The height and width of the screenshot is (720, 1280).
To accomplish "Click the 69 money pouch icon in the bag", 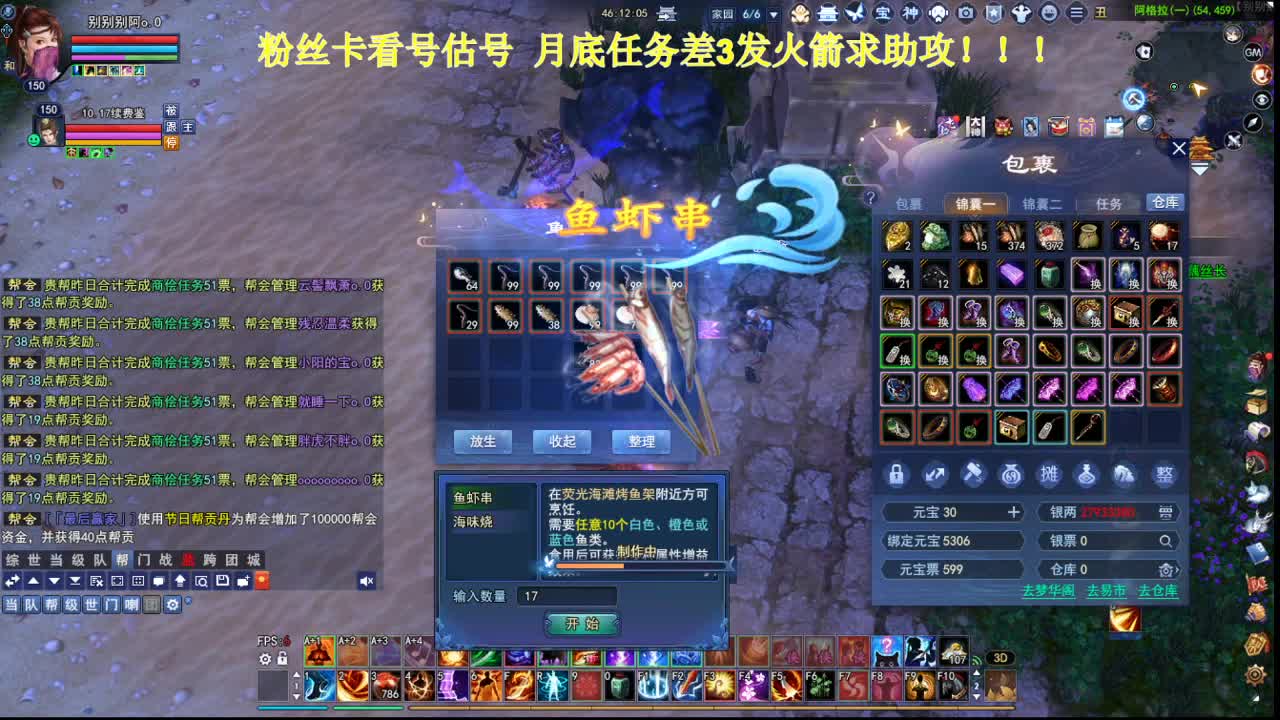I will coord(1011,475).
